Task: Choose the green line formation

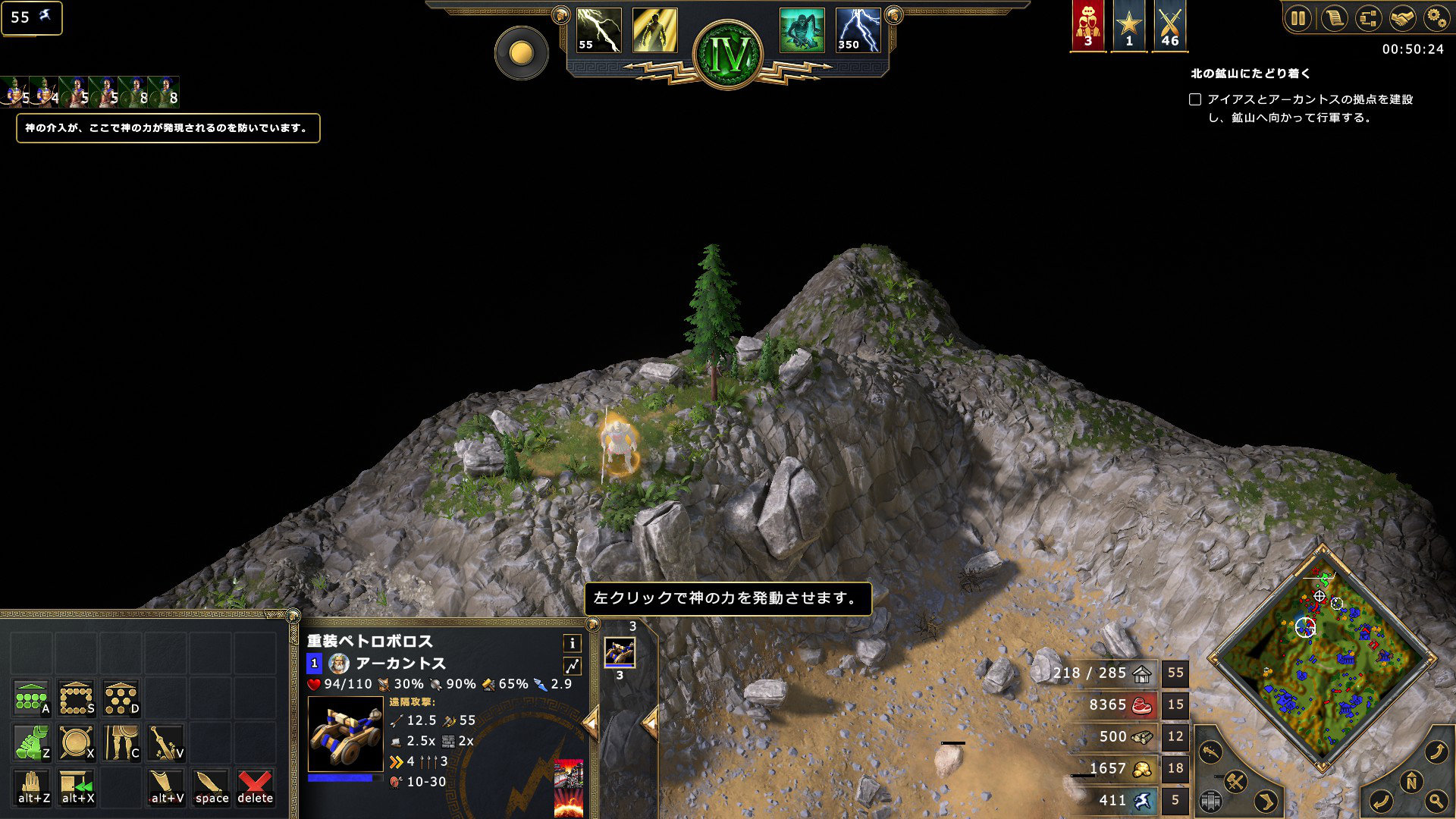Action: tap(32, 698)
